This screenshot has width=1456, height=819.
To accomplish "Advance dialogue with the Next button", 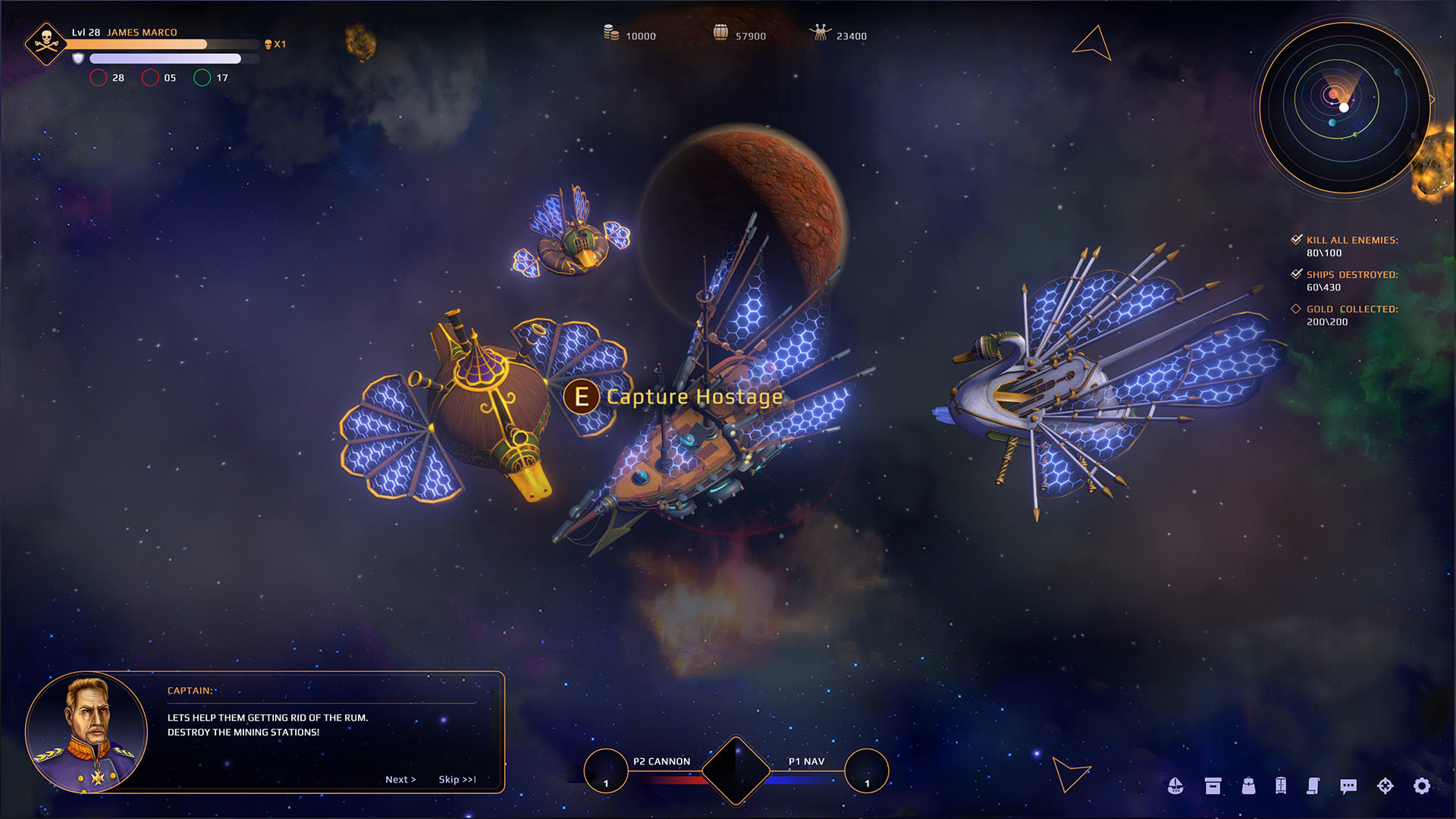I will (401, 779).
